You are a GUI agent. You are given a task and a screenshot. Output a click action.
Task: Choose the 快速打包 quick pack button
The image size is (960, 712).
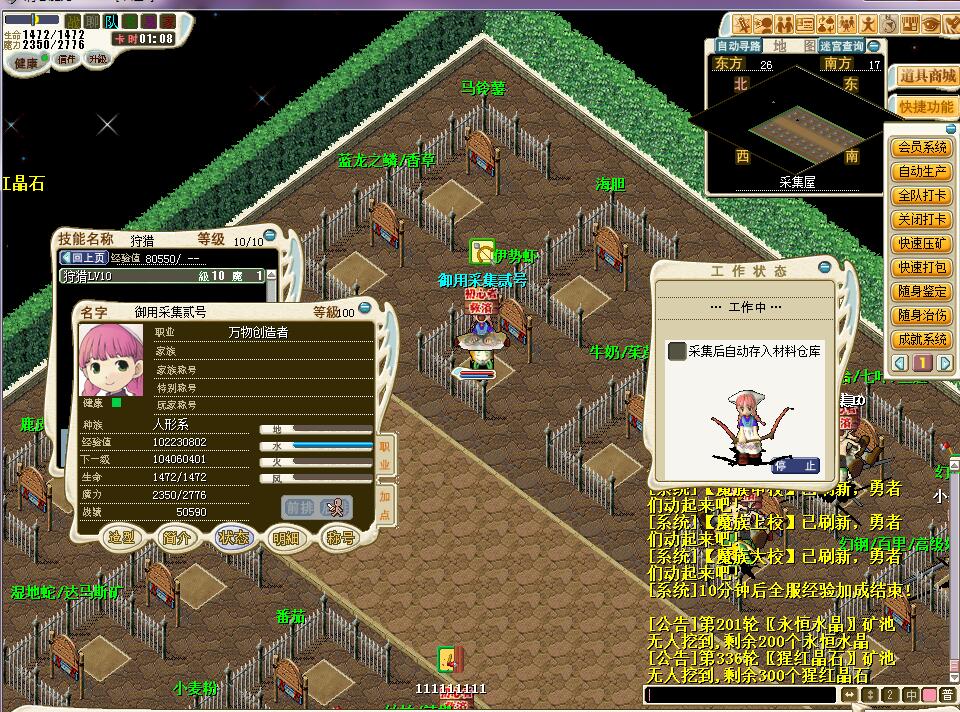(x=921, y=268)
